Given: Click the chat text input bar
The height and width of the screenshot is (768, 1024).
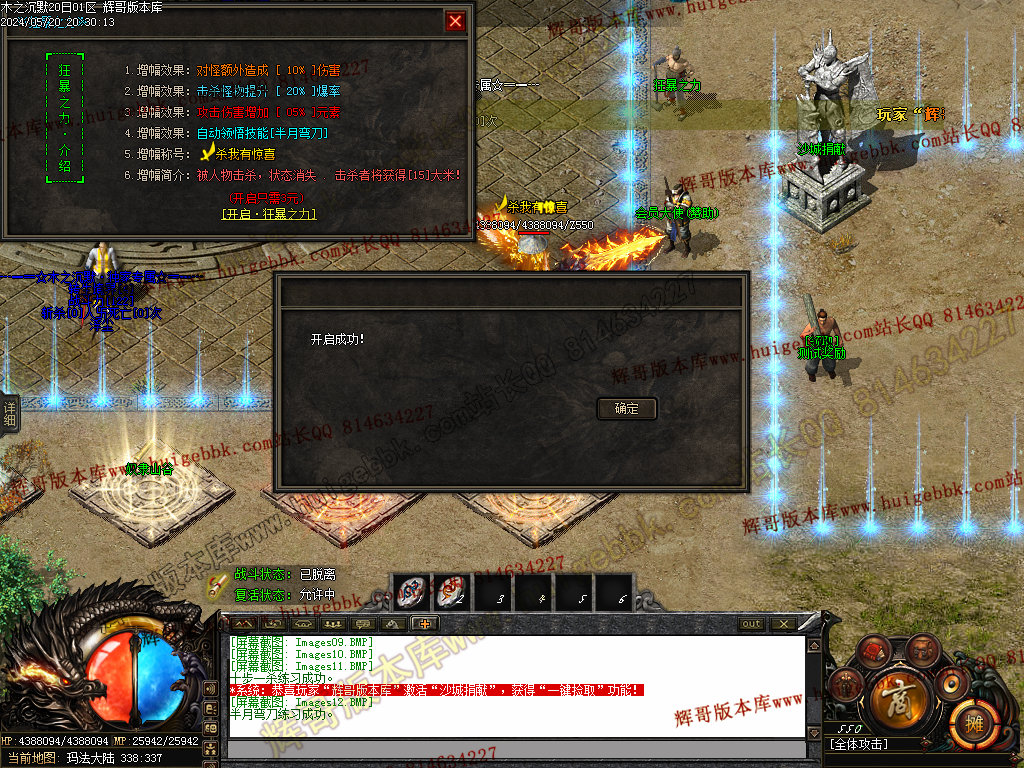Looking at the screenshot, I should tap(517, 749).
